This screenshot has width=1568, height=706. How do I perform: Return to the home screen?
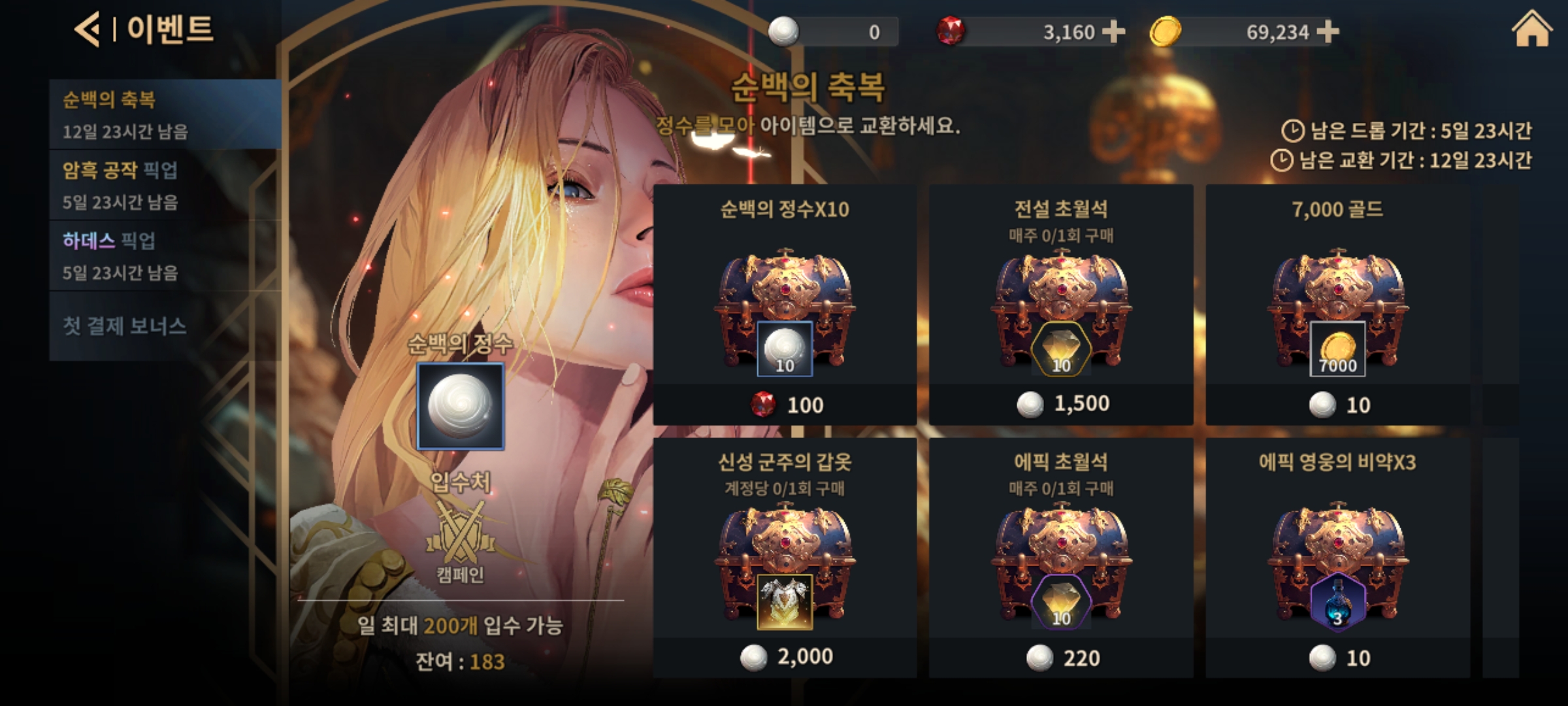tap(1531, 30)
